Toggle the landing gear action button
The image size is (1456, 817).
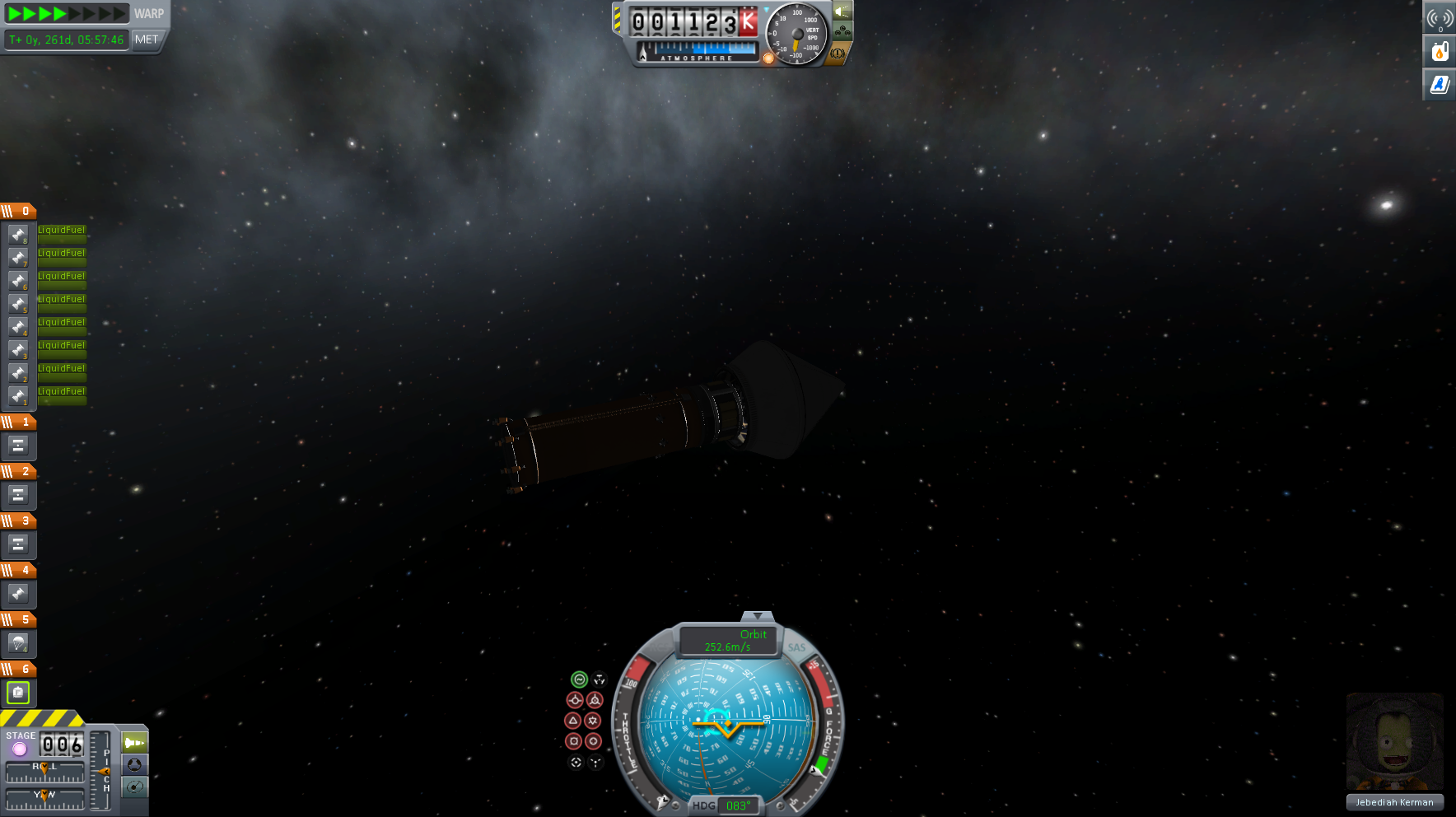842,32
